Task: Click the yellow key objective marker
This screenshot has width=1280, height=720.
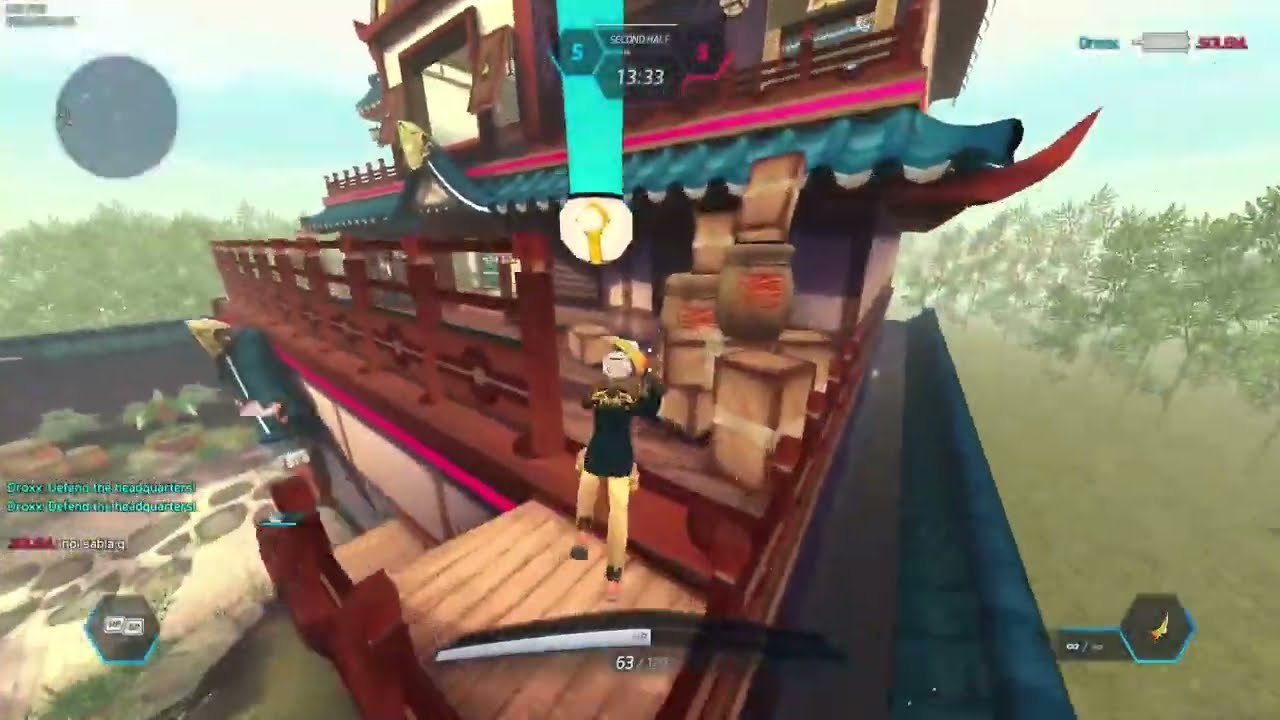Action: pyautogui.click(x=596, y=229)
